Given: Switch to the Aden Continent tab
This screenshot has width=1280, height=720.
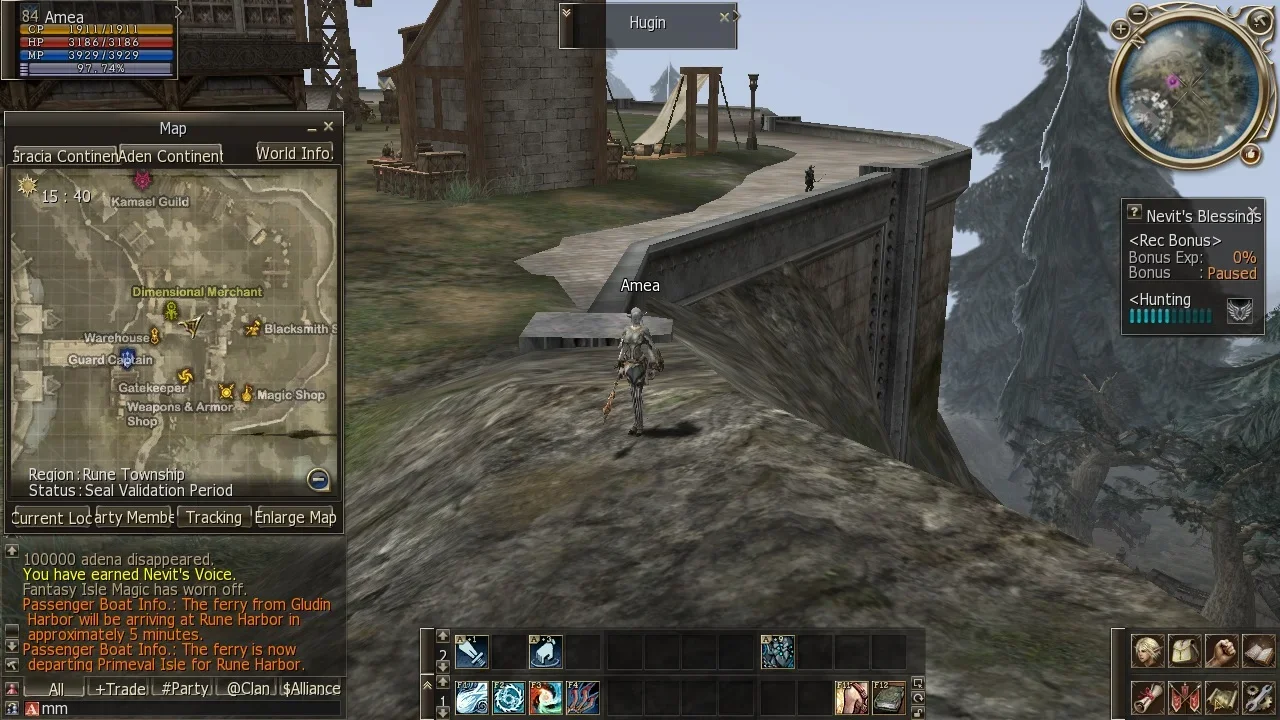Looking at the screenshot, I should pos(171,156).
